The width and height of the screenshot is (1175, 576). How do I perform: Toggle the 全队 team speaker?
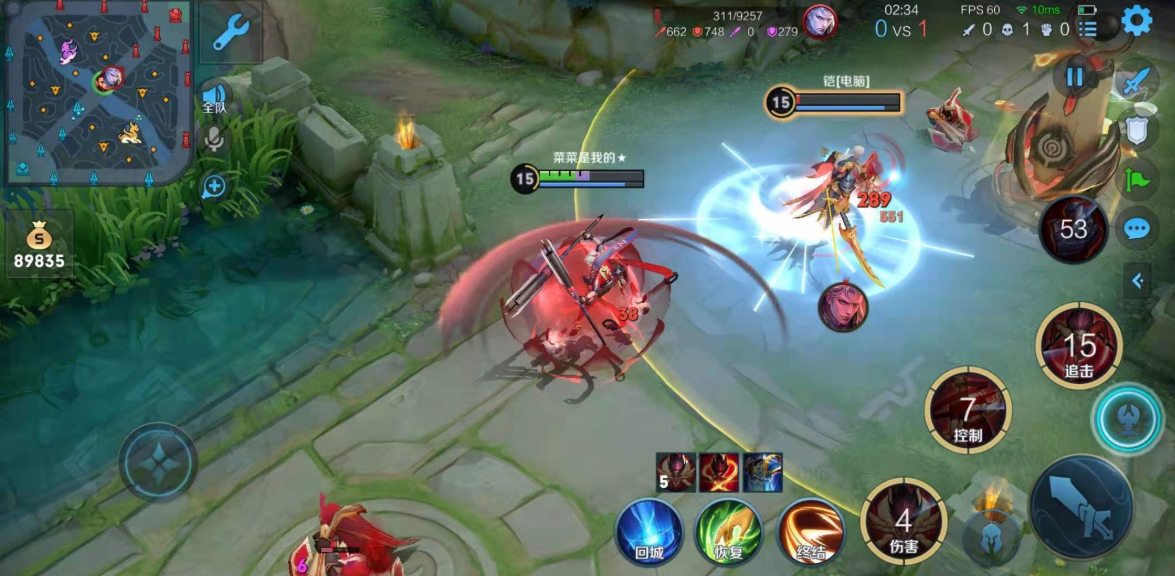point(214,96)
